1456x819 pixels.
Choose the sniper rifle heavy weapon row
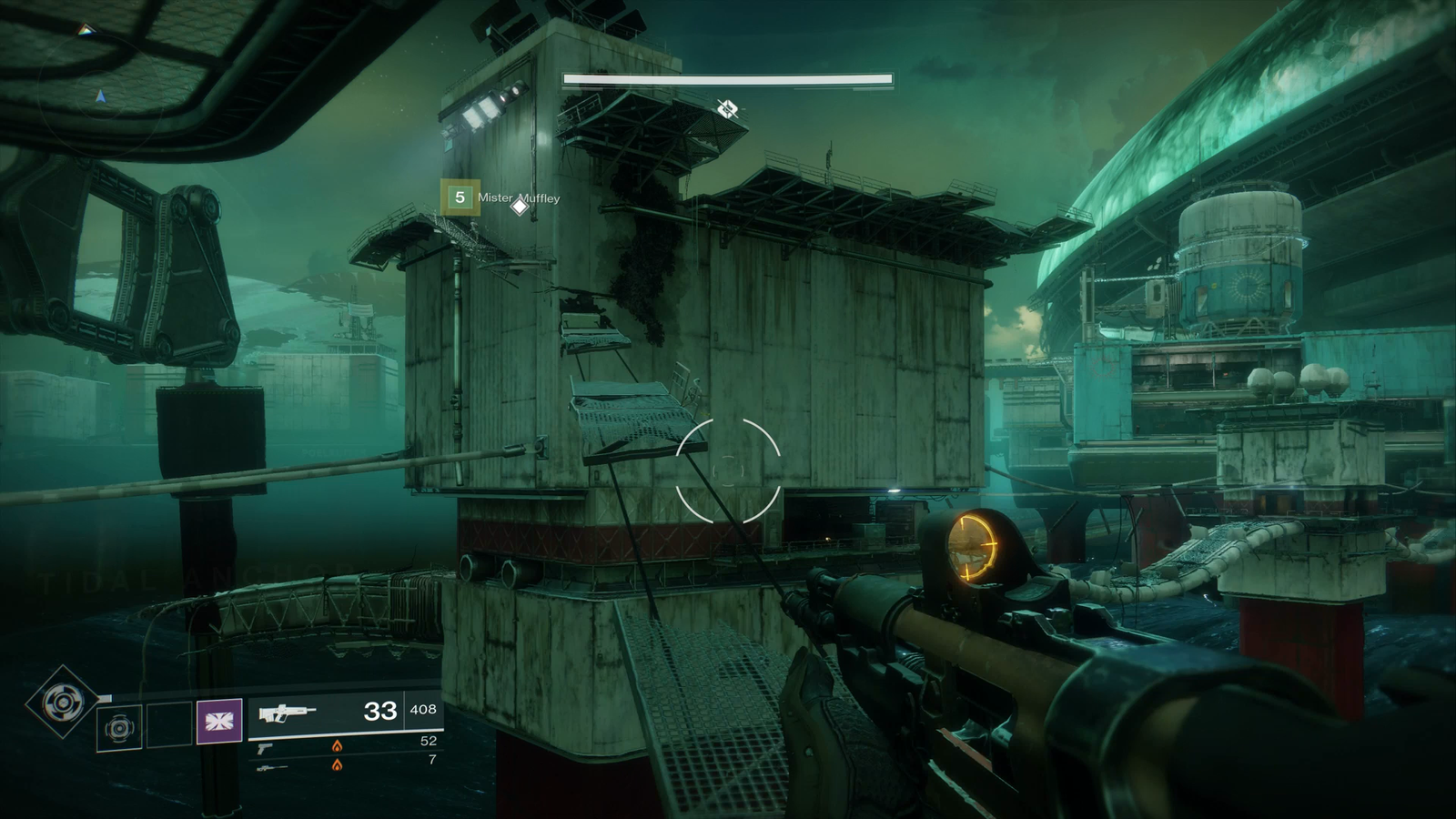(272, 768)
